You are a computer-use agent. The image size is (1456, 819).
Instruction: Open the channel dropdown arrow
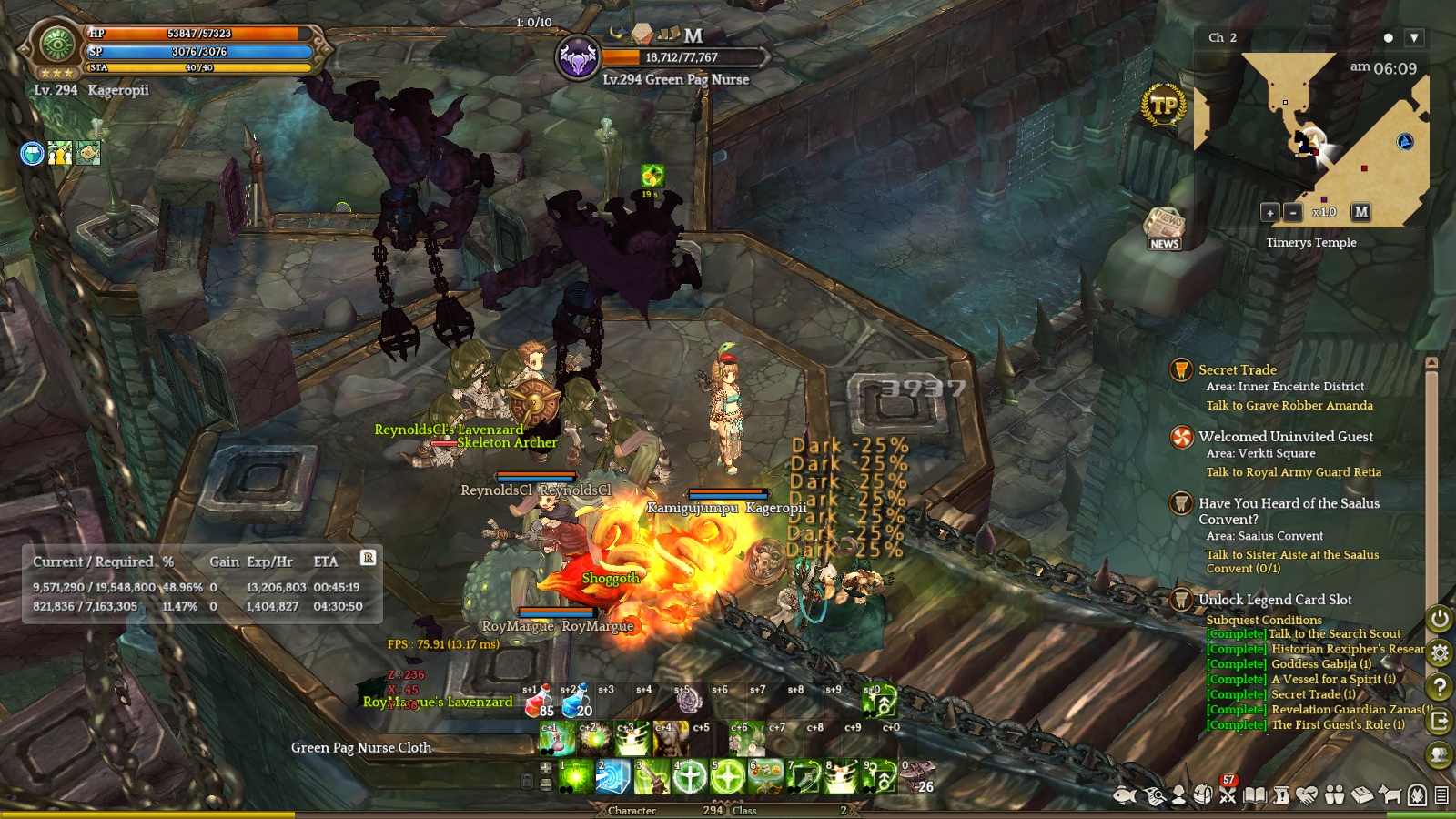pyautogui.click(x=1413, y=38)
